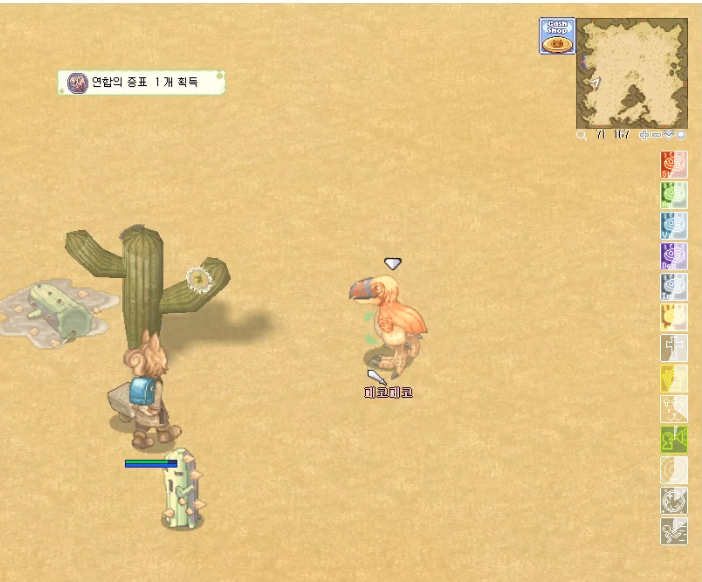Click the running figure status icon
Viewport: 702px width, 582px height.
[x=674, y=531]
